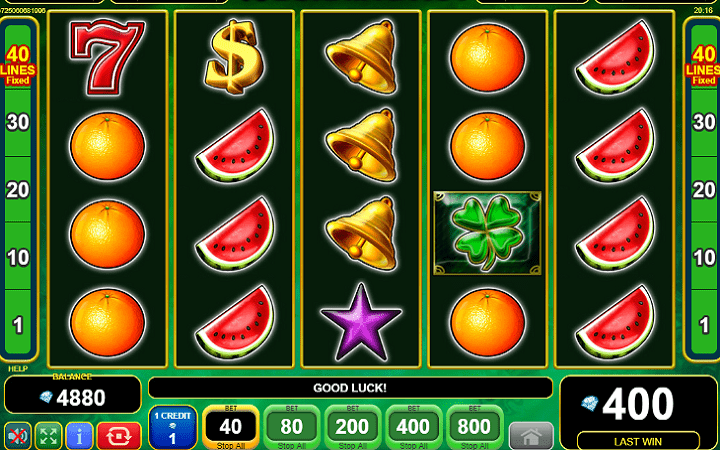Click the grey home button

(x=531, y=435)
